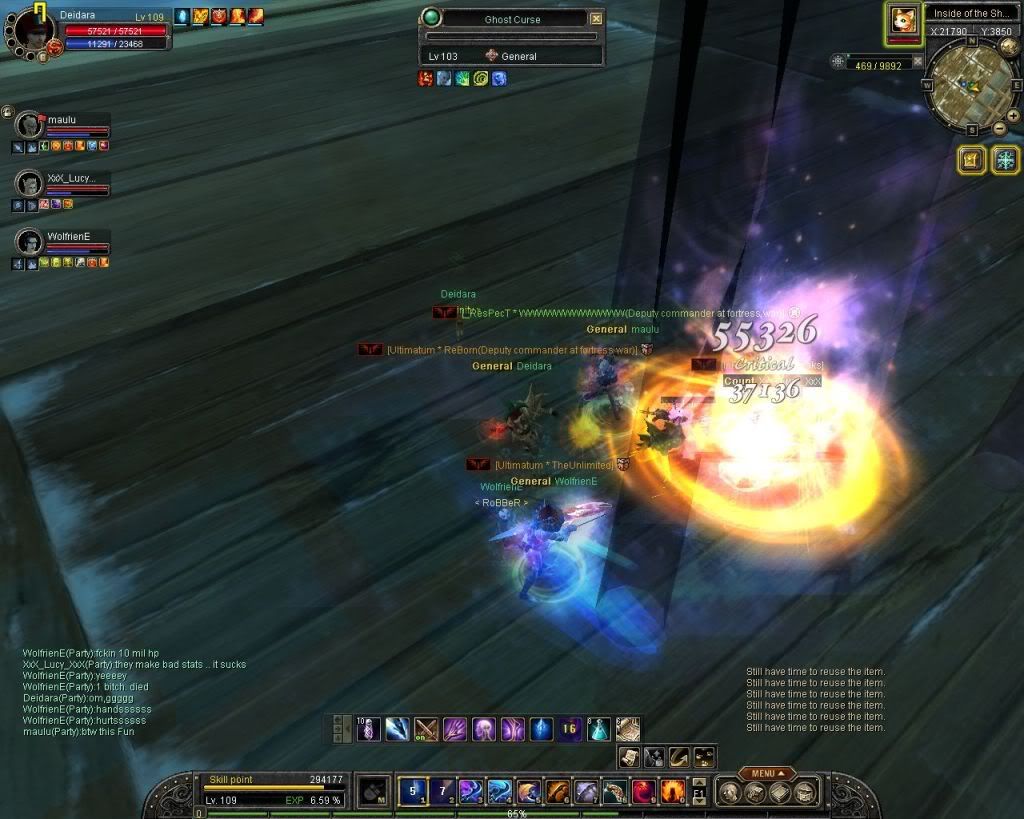Viewport: 1024px width, 819px height.
Task: Close the 469 / 9892 tracker bar
Action: click(x=918, y=62)
